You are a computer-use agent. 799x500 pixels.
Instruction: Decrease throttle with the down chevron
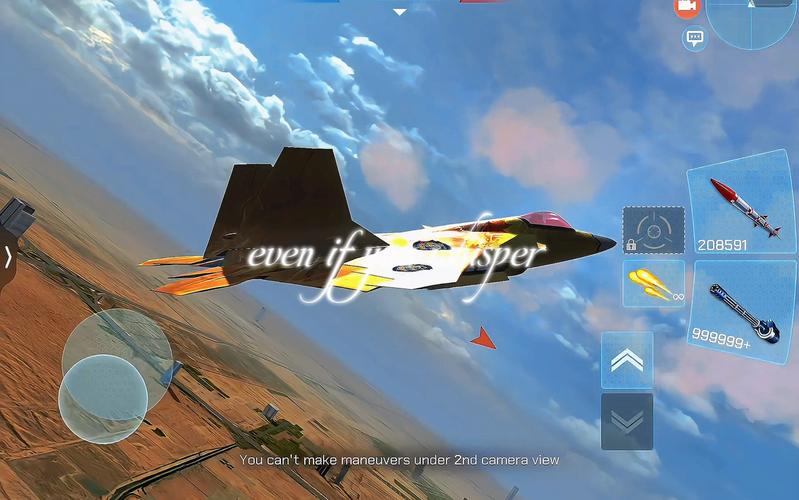627,420
